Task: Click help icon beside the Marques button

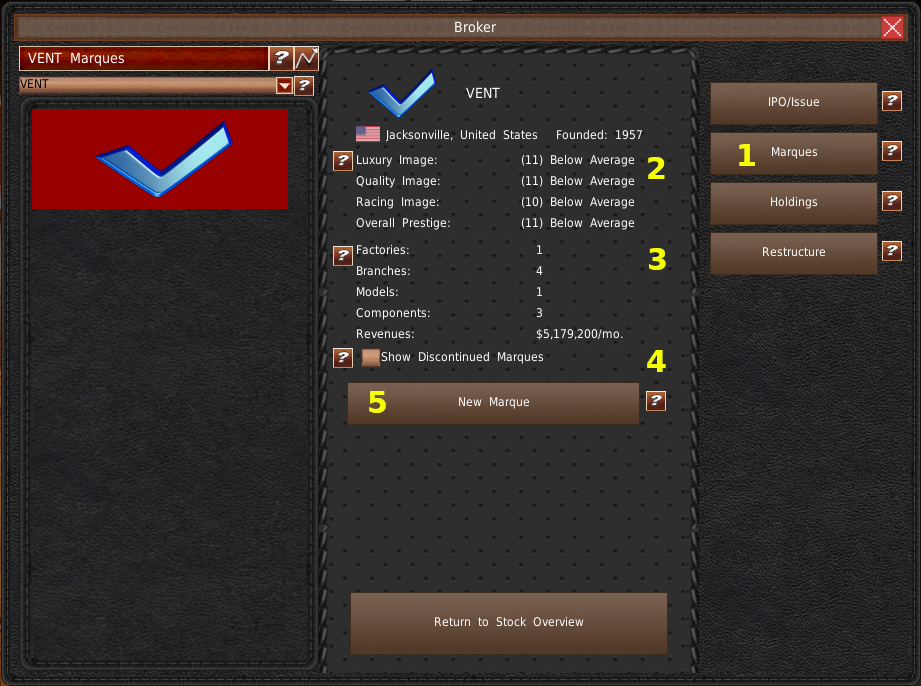Action: (x=892, y=151)
